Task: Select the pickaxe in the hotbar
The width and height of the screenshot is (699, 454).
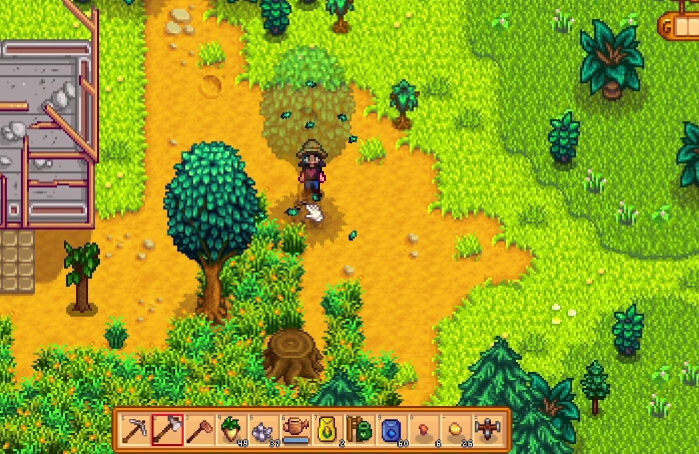Action: (136, 429)
